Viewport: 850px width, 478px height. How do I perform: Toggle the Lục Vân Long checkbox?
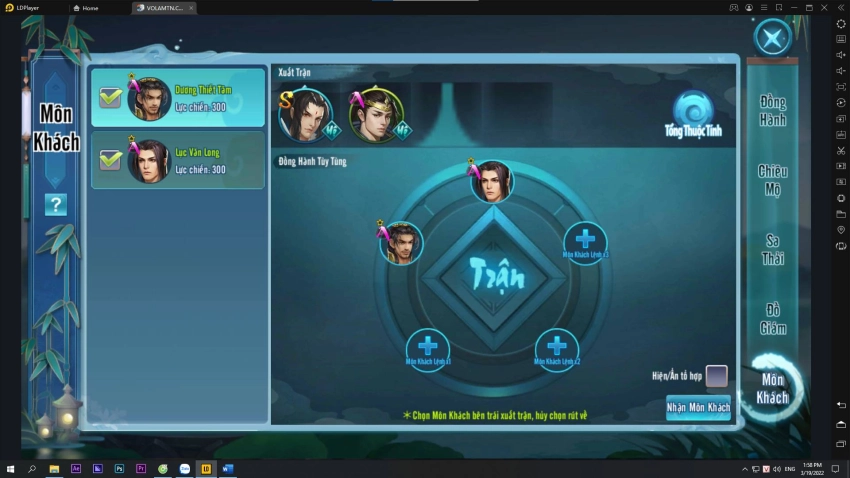coord(110,160)
